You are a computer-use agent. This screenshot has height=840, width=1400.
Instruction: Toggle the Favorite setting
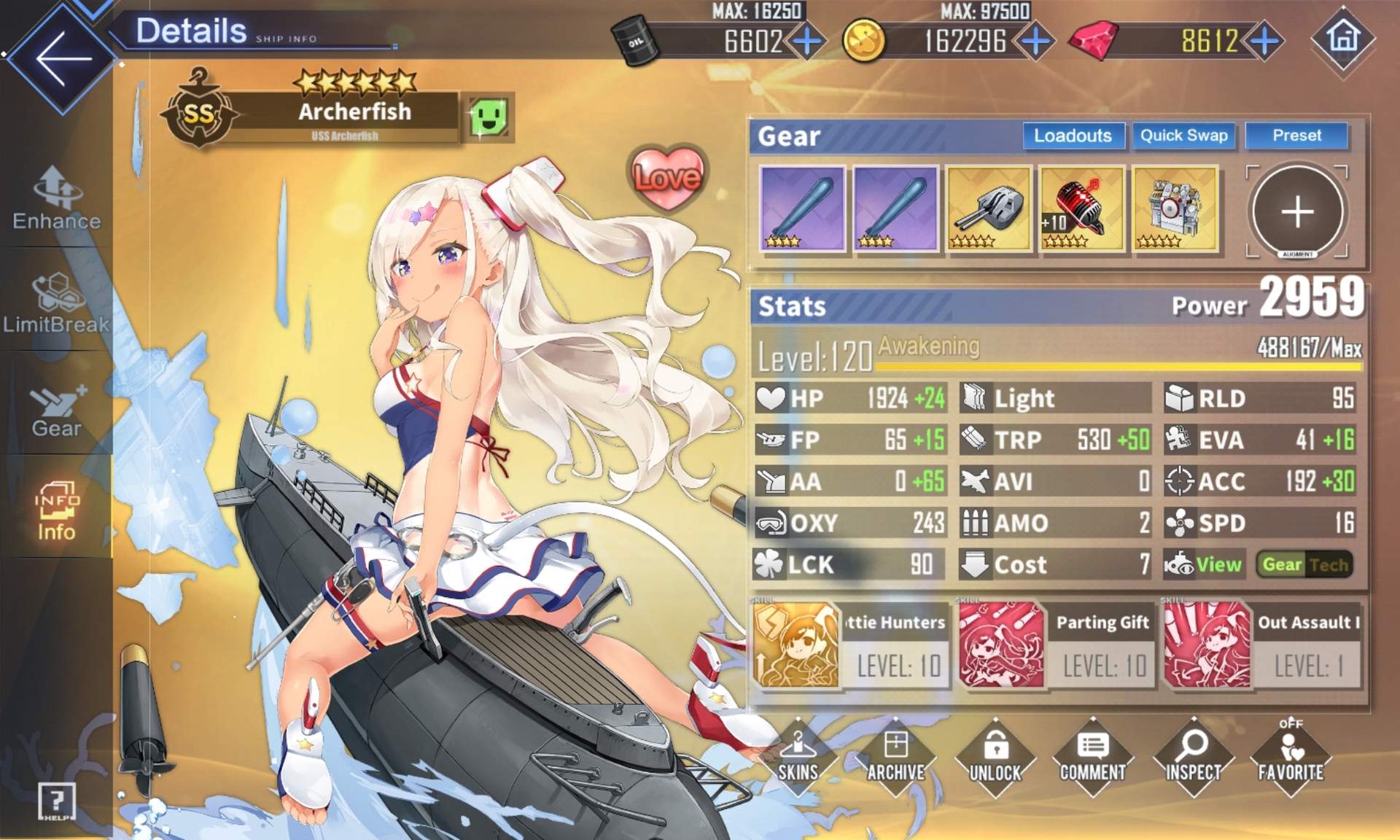[1291, 758]
